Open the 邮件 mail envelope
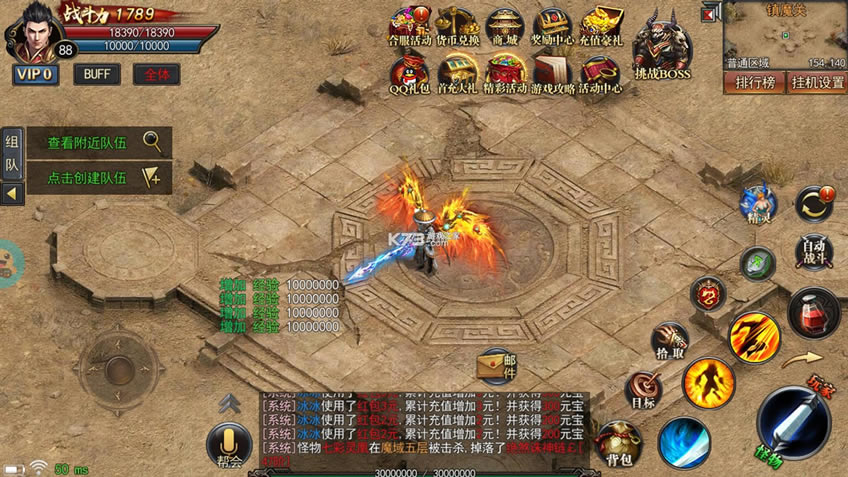The height and width of the screenshot is (477, 848). pos(497,367)
